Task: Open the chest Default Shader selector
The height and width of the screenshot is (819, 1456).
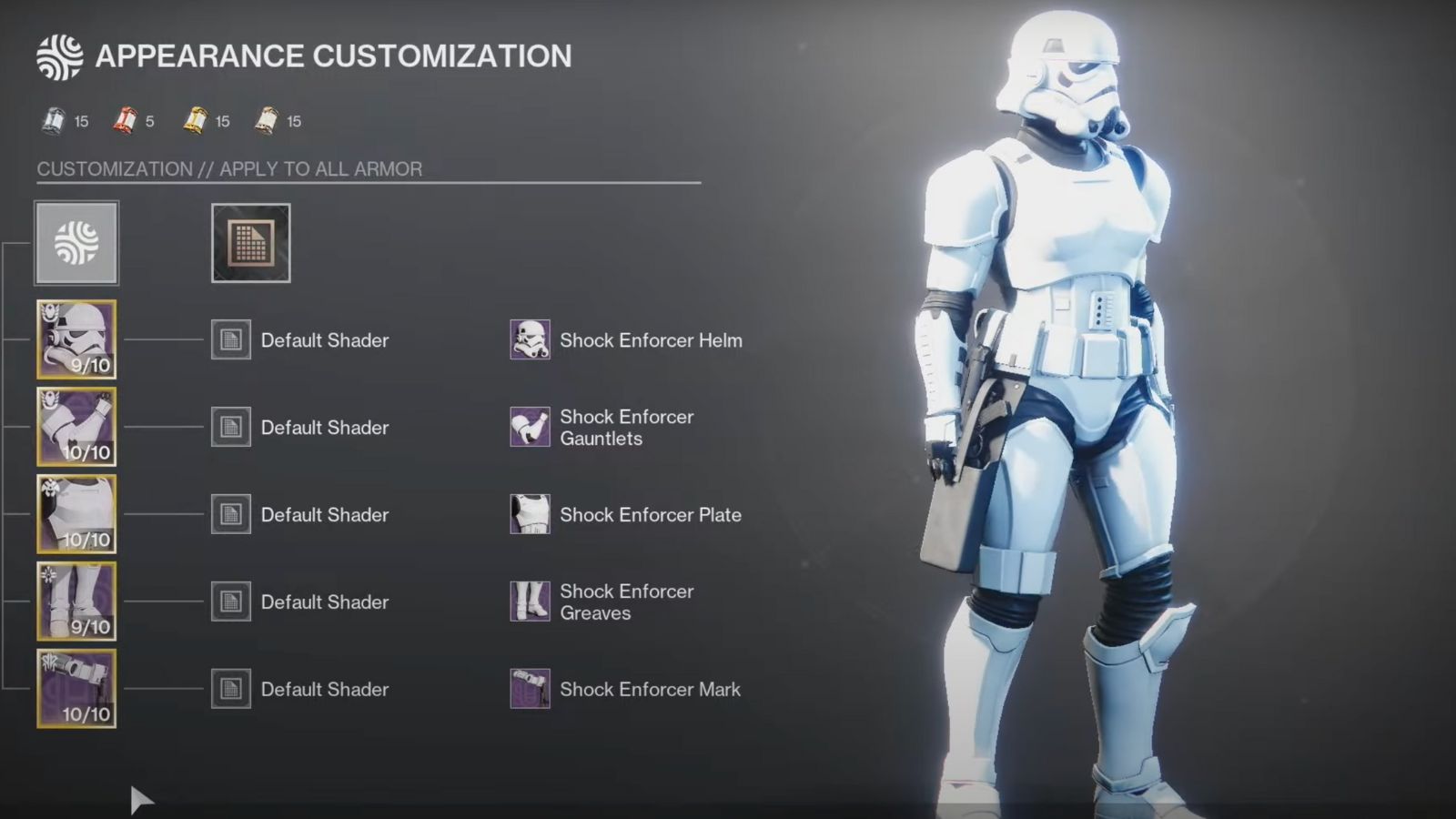Action: tap(230, 514)
